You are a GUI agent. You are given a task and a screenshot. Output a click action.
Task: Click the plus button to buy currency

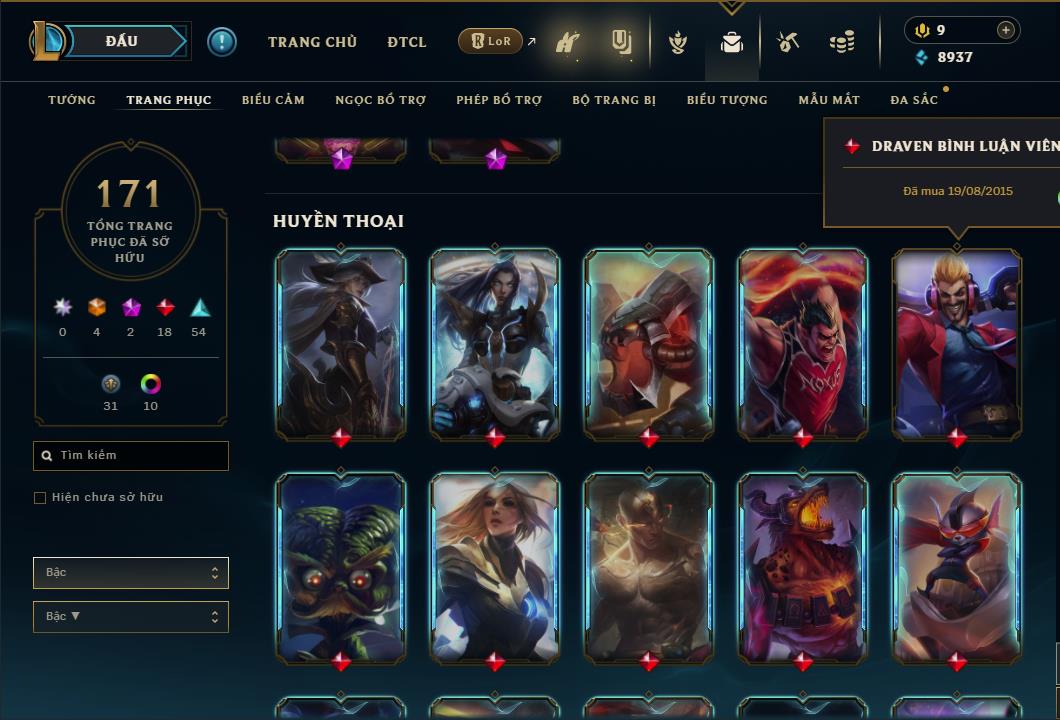(x=1006, y=30)
